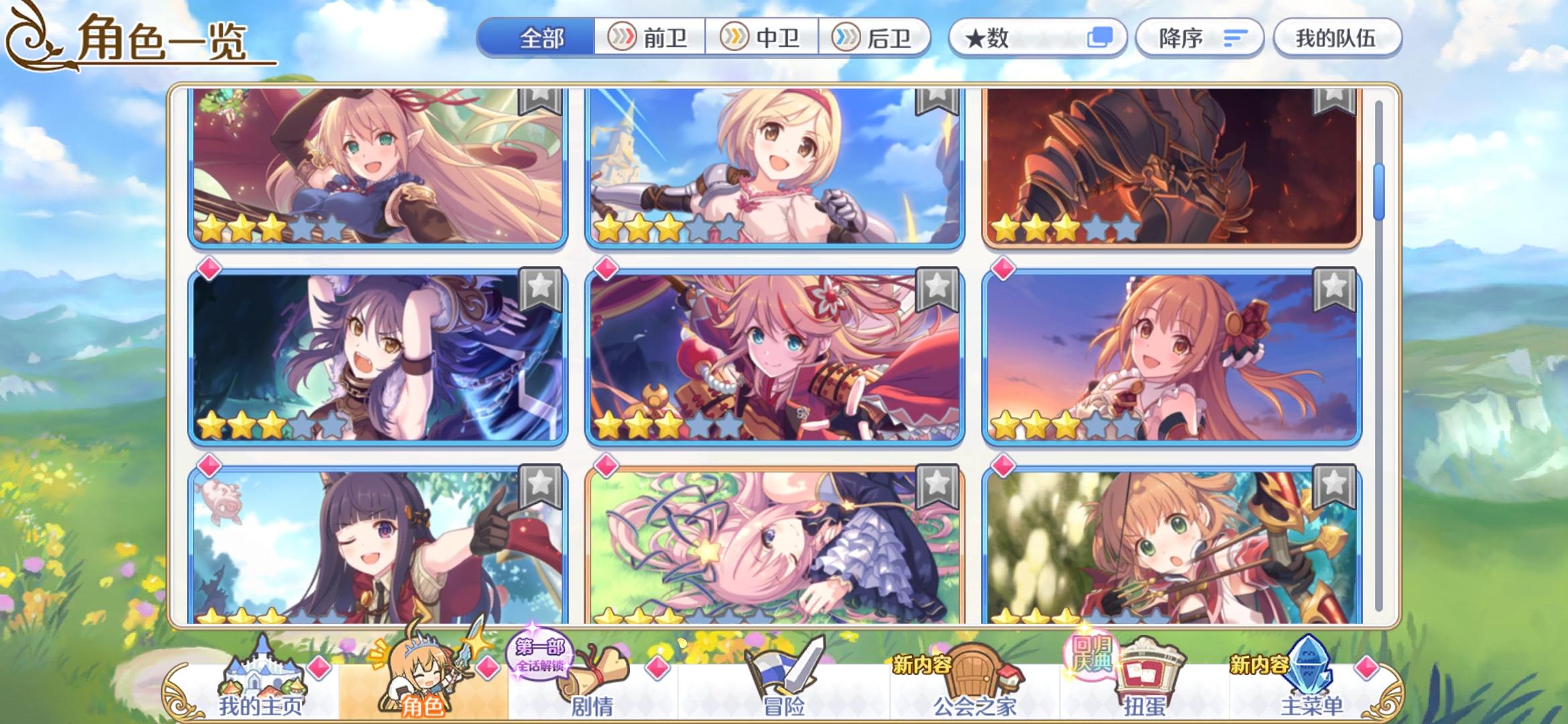Open the 我的队伍 teams button
The image size is (1568, 724).
point(1336,38)
